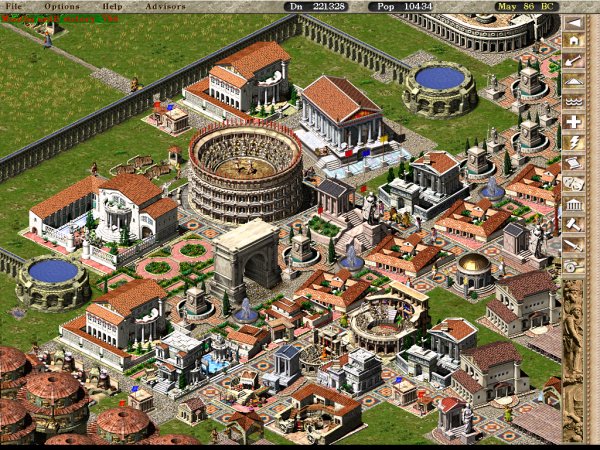Screen dimensions: 600x450
Task: Open the administration columned building menu
Action: 574,204
